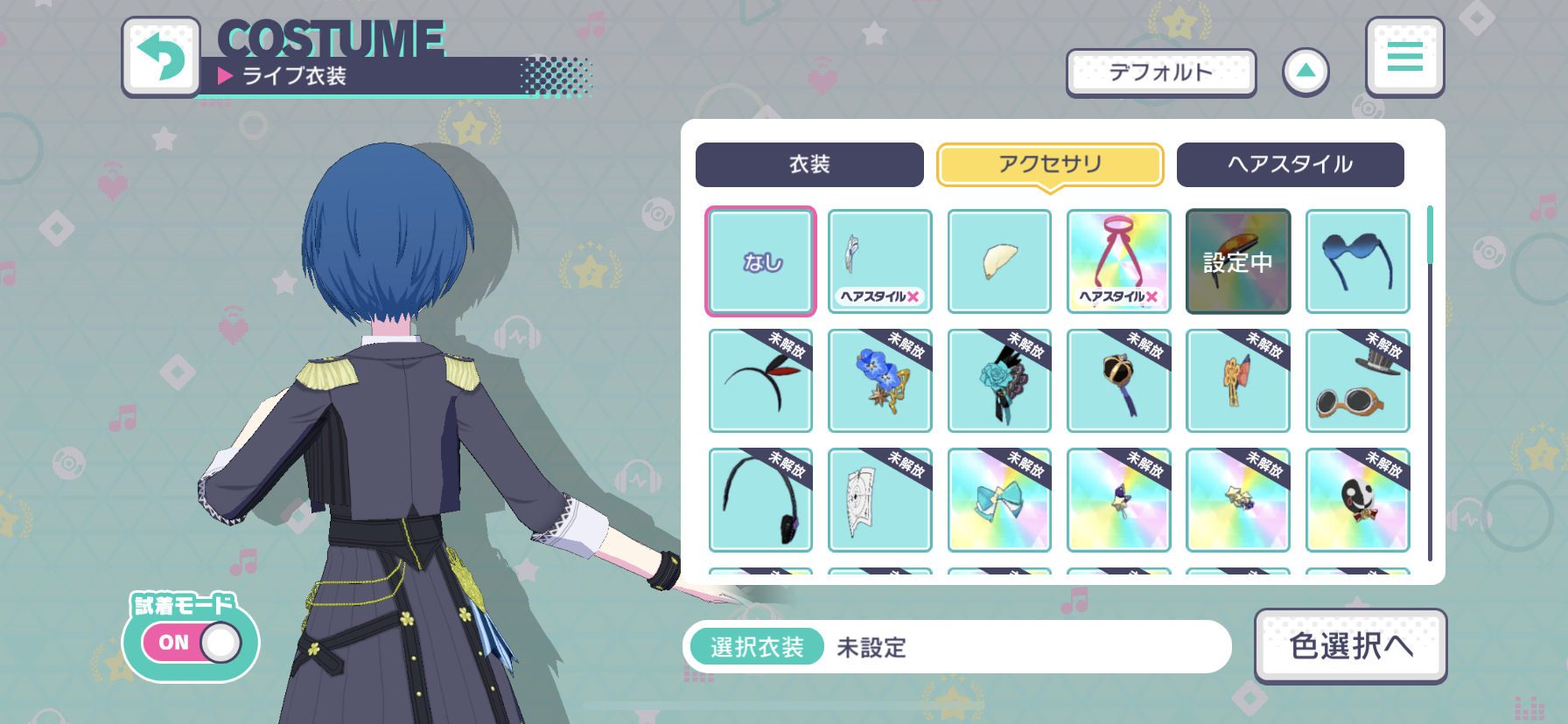Select the アクセサリ tab
This screenshot has width=1568, height=724.
coord(1050,164)
